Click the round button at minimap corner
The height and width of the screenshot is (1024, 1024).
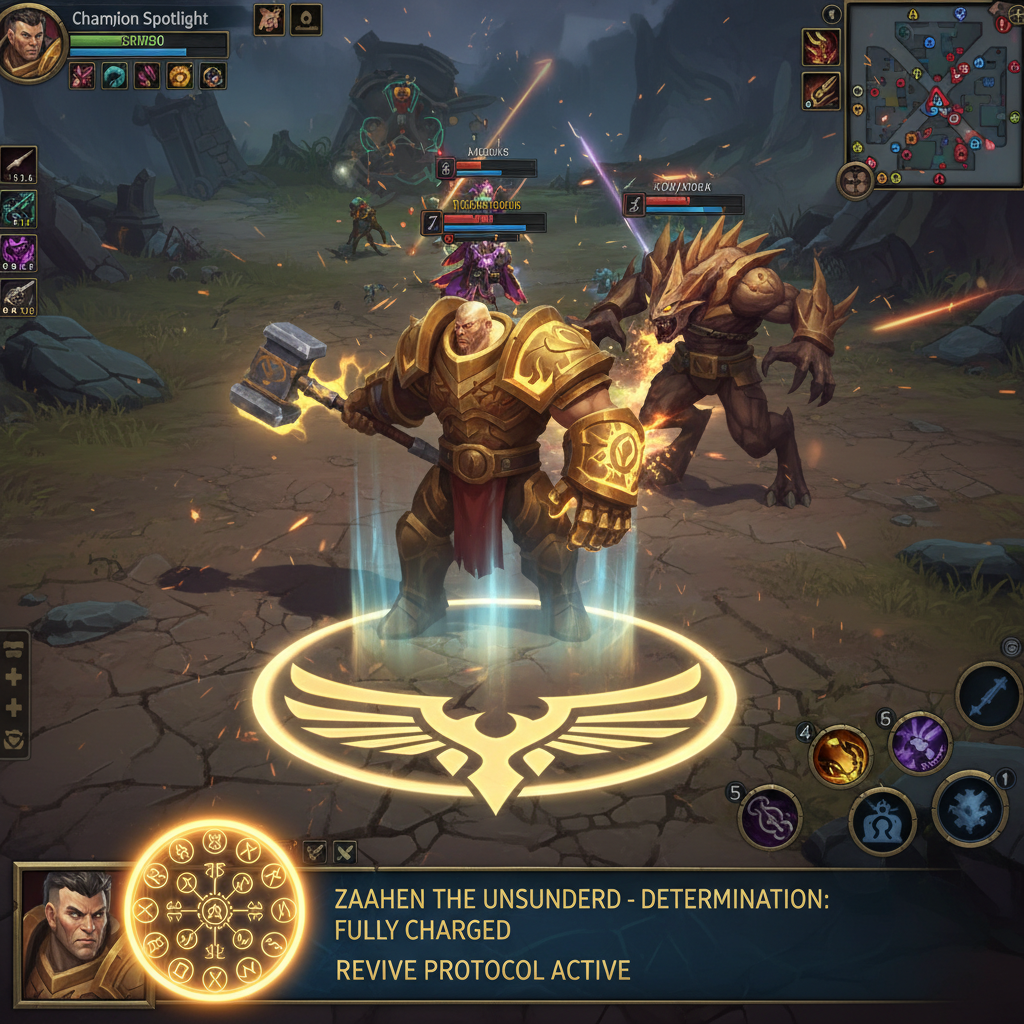[856, 180]
